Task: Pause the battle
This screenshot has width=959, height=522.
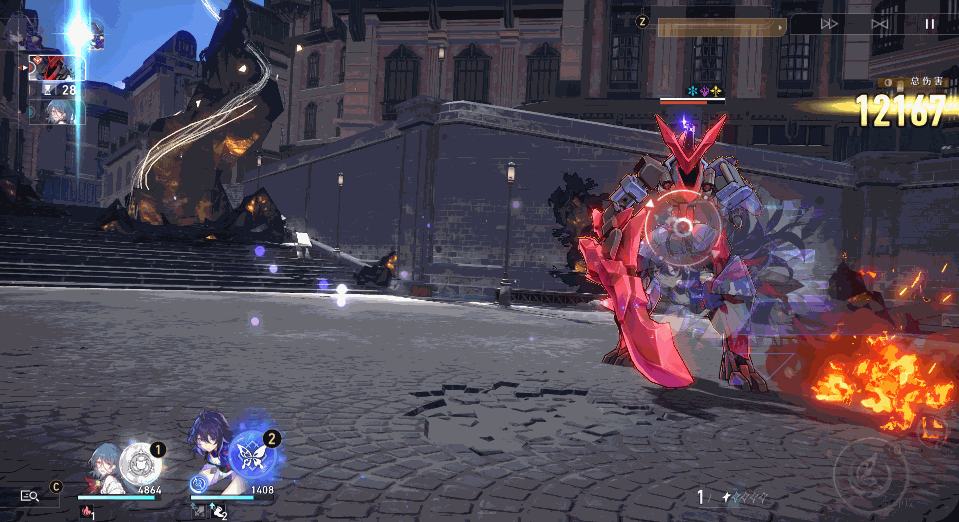Action: pyautogui.click(x=930, y=23)
